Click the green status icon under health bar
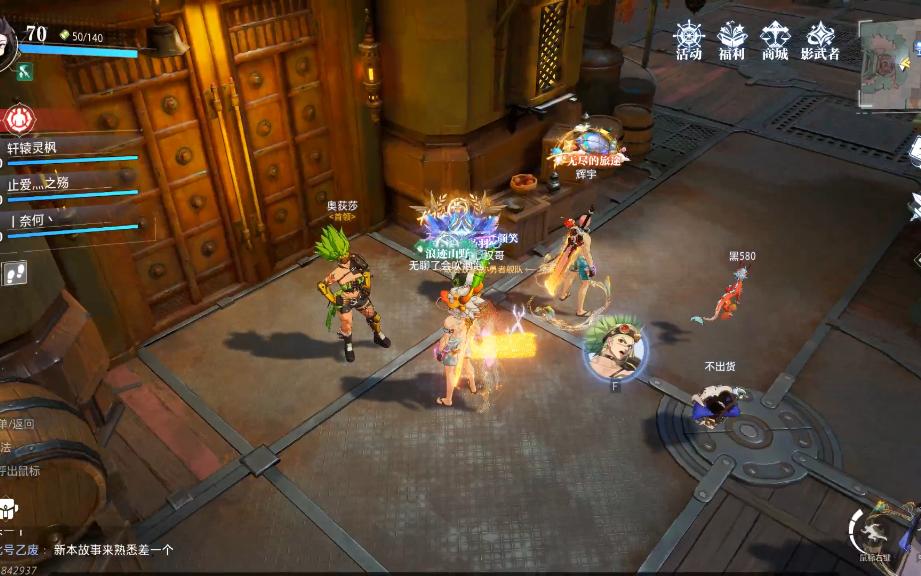Viewport: 921px width, 576px height. coord(25,71)
